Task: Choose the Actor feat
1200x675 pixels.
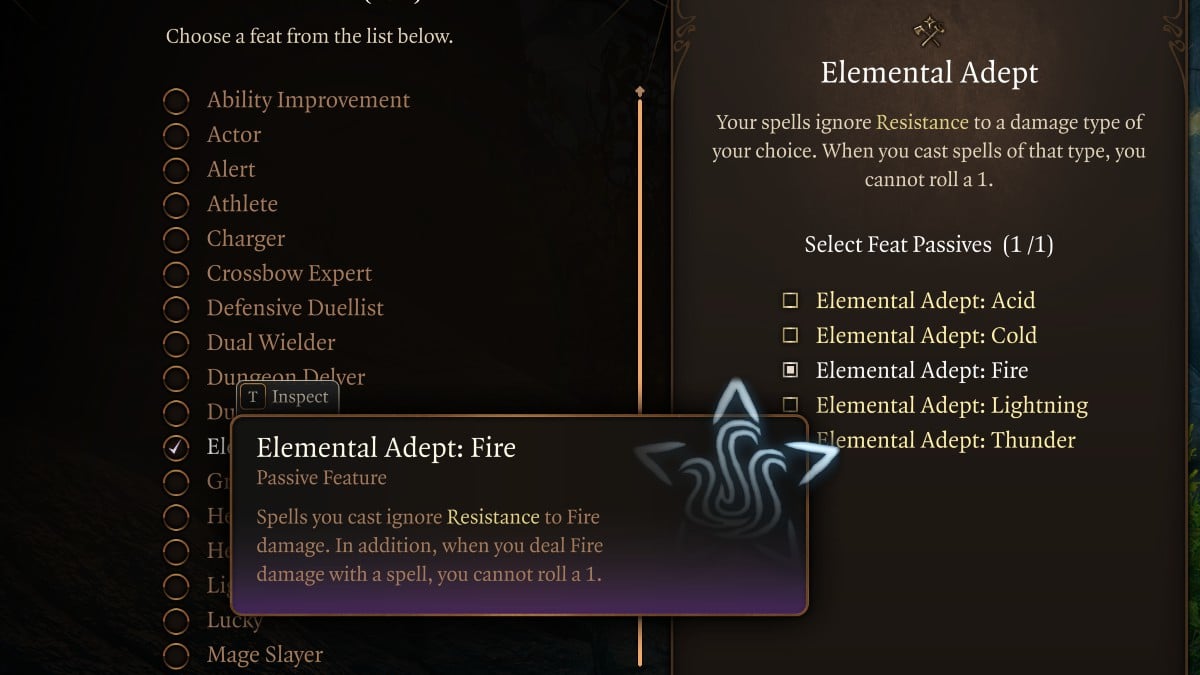Action: coord(176,135)
